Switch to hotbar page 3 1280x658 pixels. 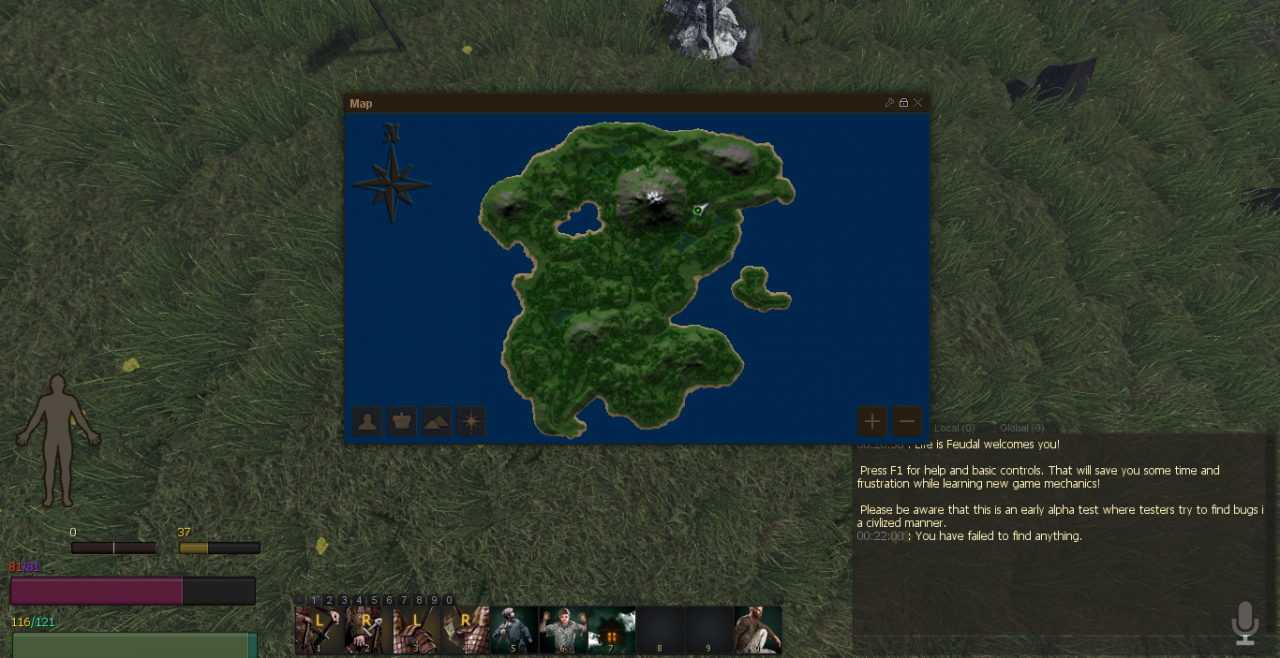click(344, 600)
